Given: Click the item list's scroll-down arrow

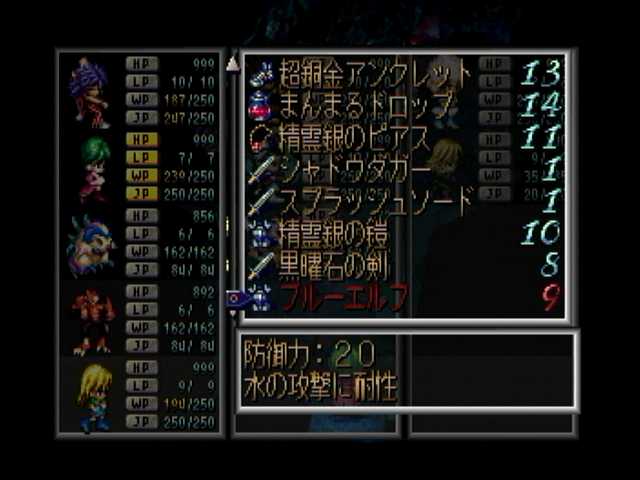Looking at the screenshot, I should point(233,313).
